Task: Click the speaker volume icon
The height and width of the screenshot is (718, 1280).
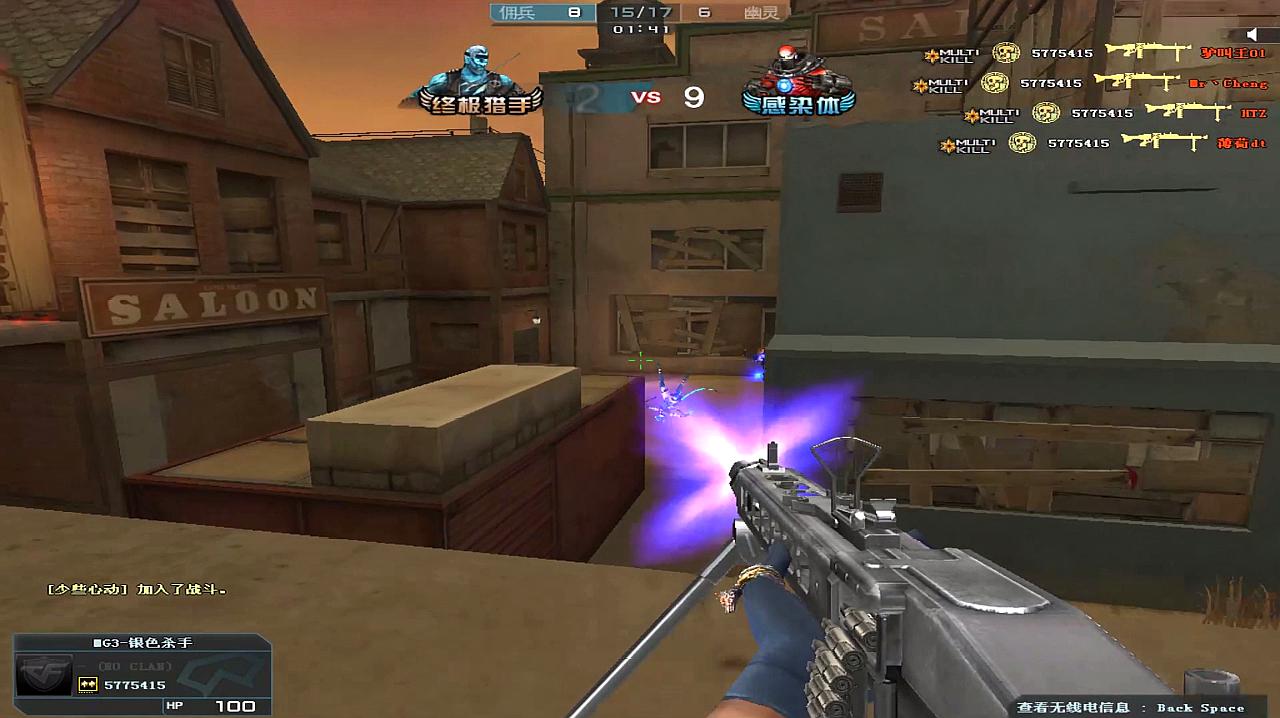Action: [1253, 35]
